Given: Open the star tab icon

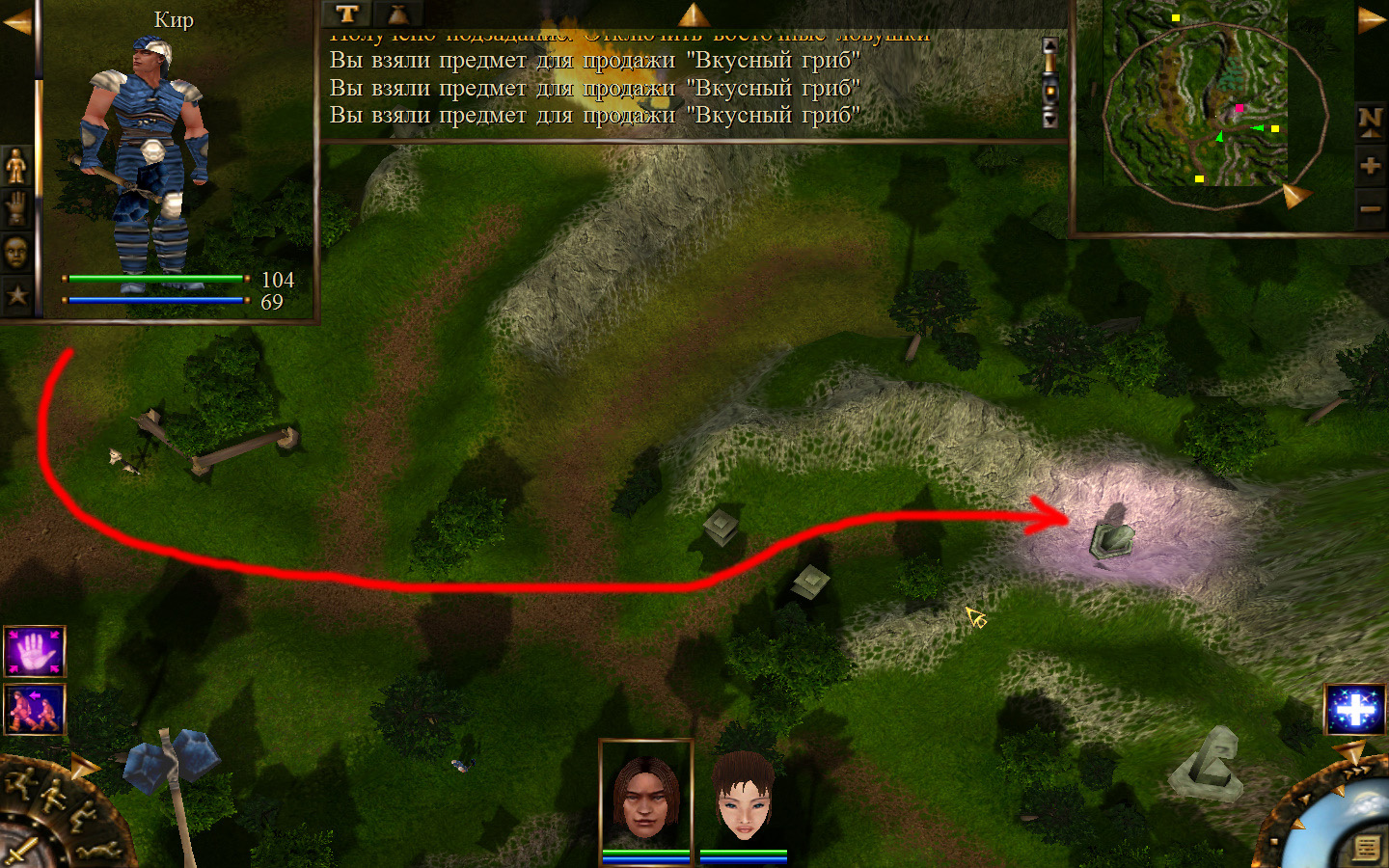Looking at the screenshot, I should (16, 295).
